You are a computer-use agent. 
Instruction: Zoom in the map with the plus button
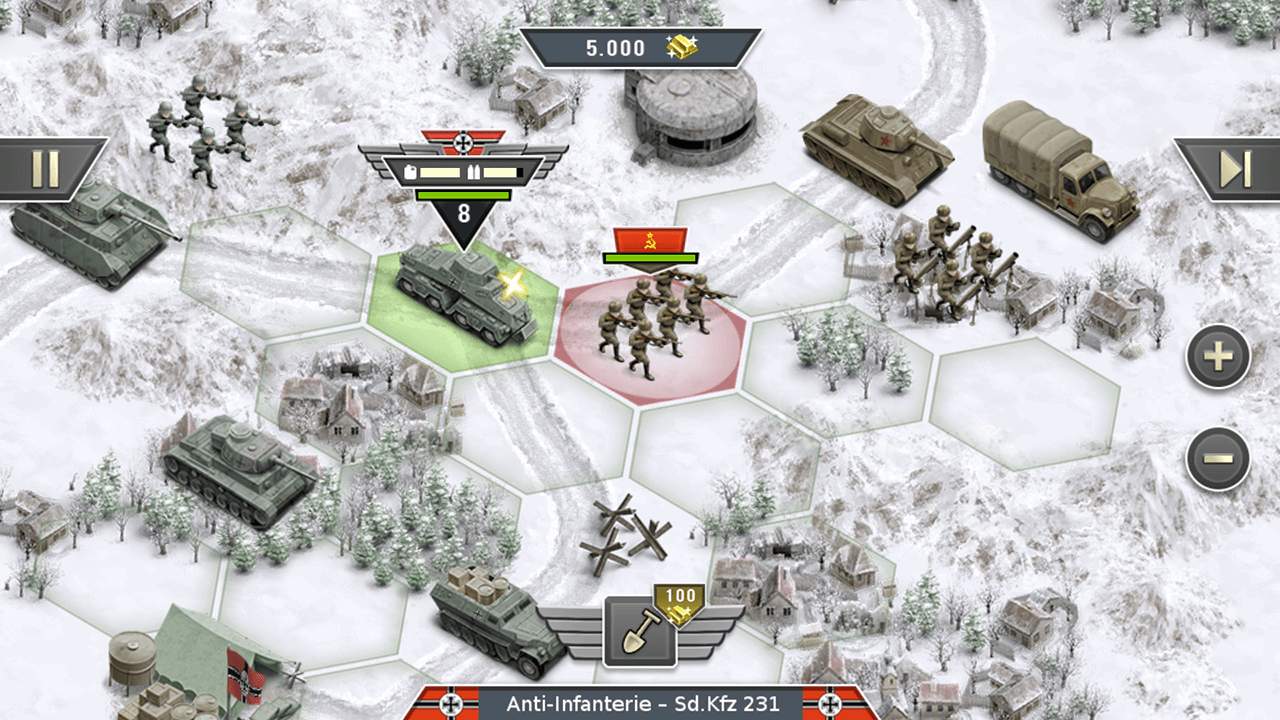(x=1218, y=356)
